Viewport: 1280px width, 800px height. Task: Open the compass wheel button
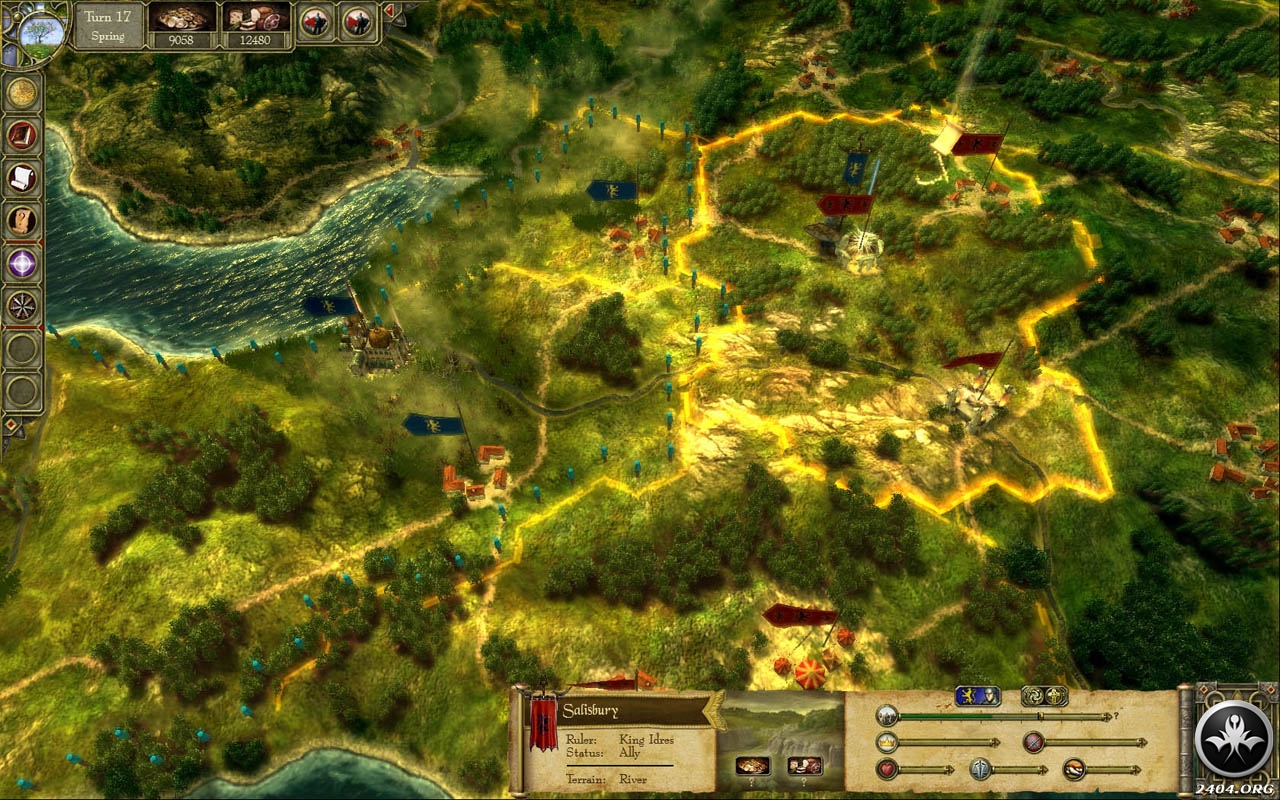click(x=22, y=305)
